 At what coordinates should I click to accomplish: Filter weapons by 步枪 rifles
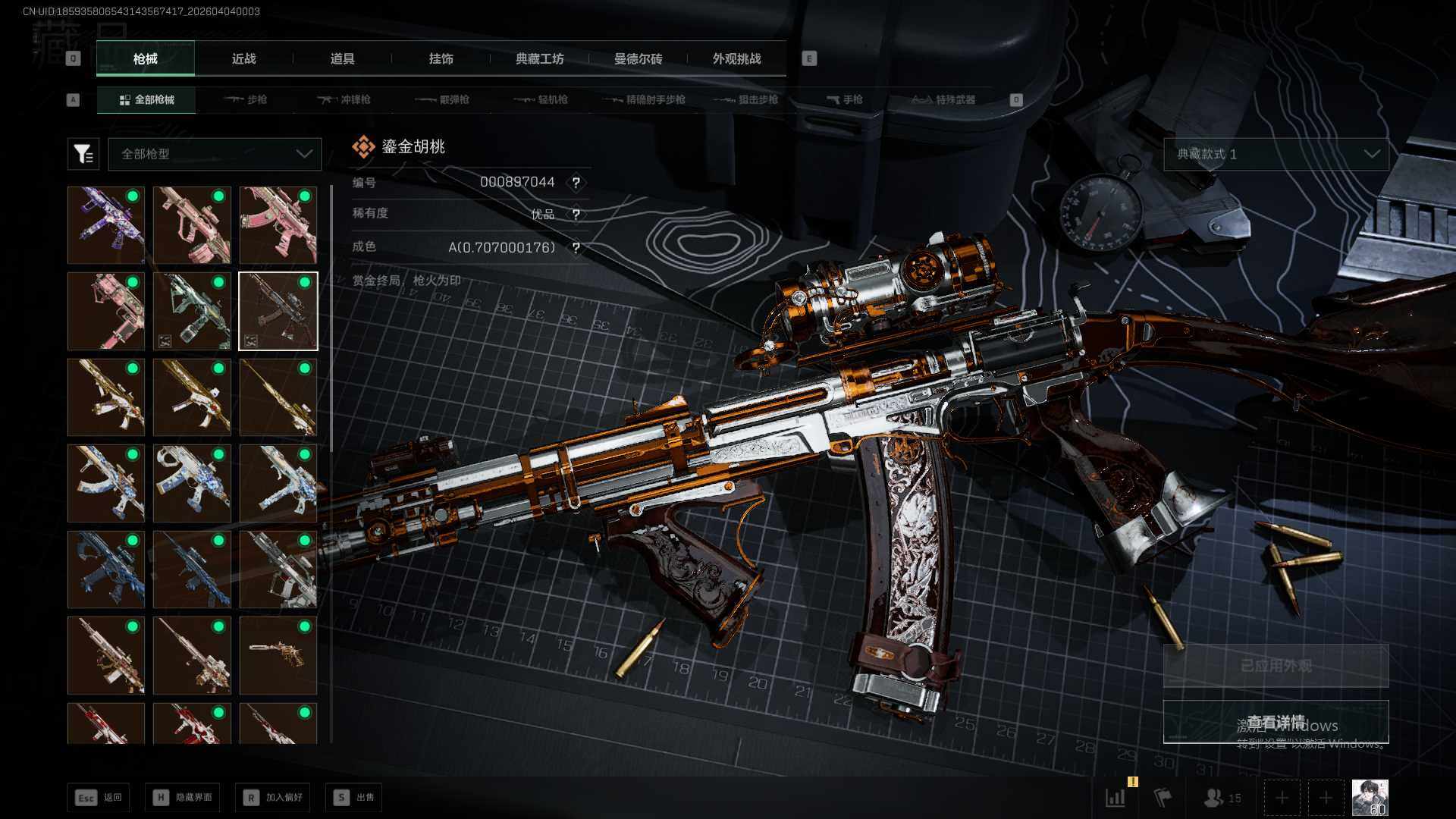click(x=246, y=99)
